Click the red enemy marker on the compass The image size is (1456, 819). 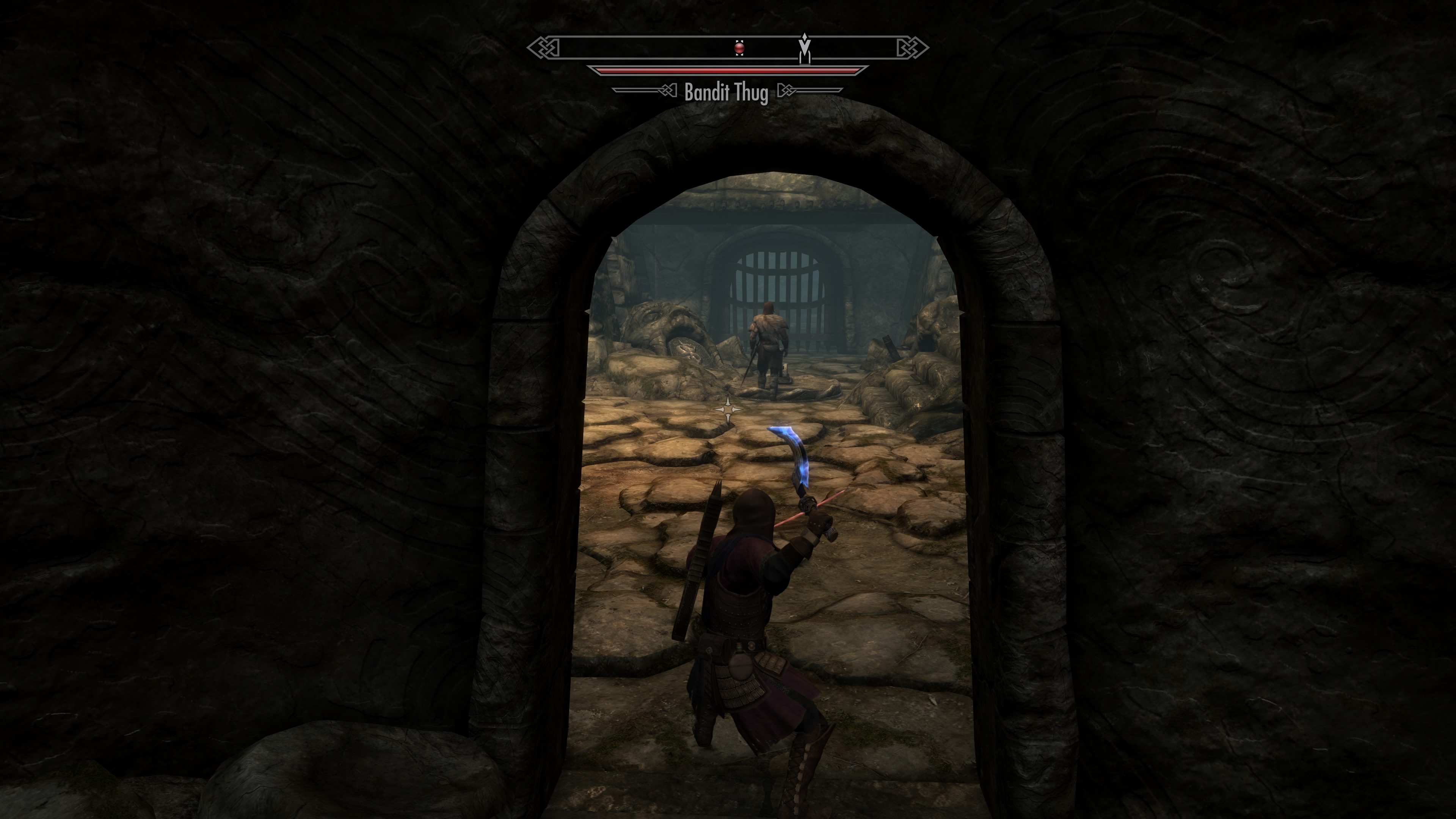tap(739, 49)
